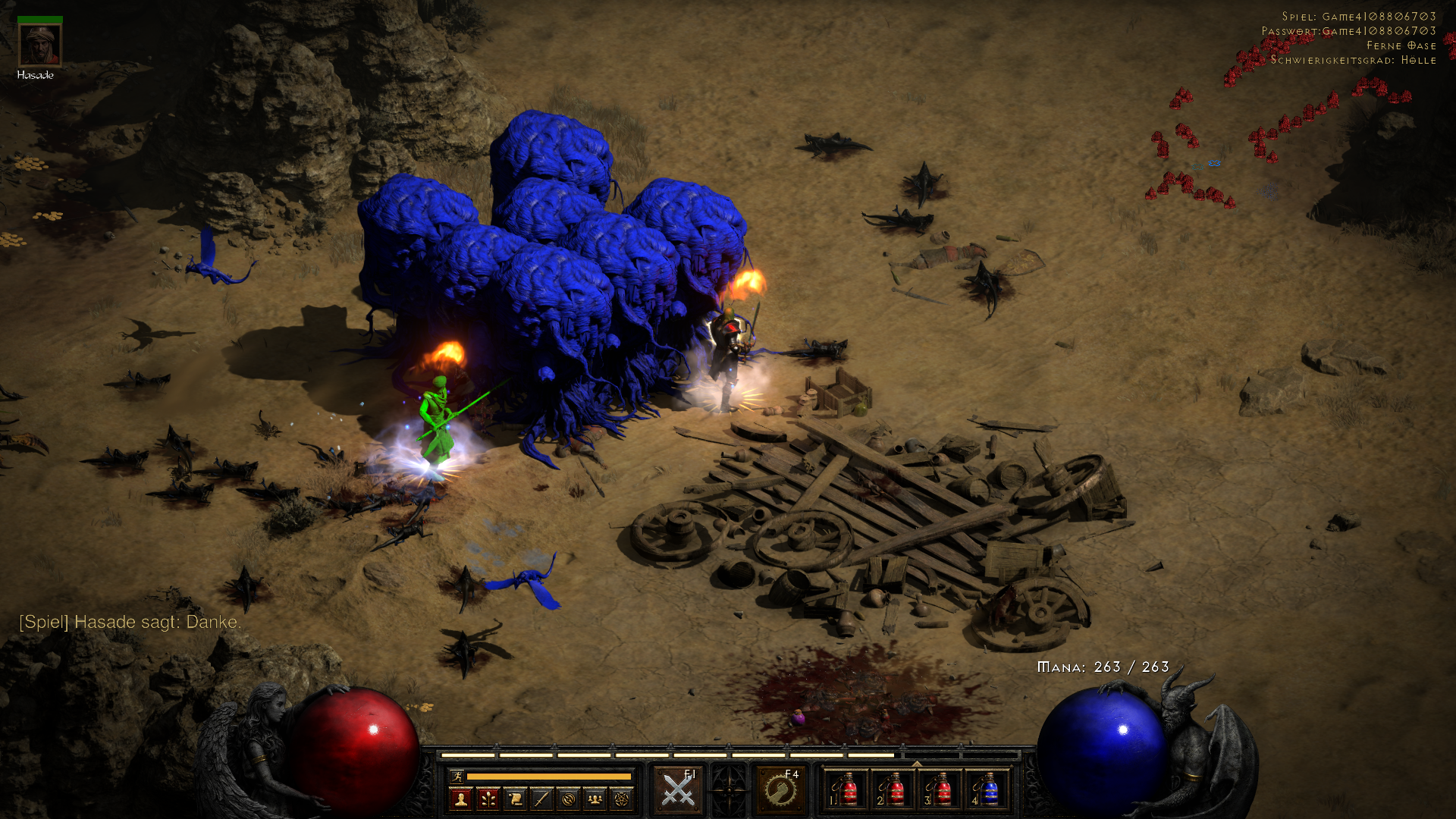Open the party screen icon
1456x819 pixels.
click(595, 799)
